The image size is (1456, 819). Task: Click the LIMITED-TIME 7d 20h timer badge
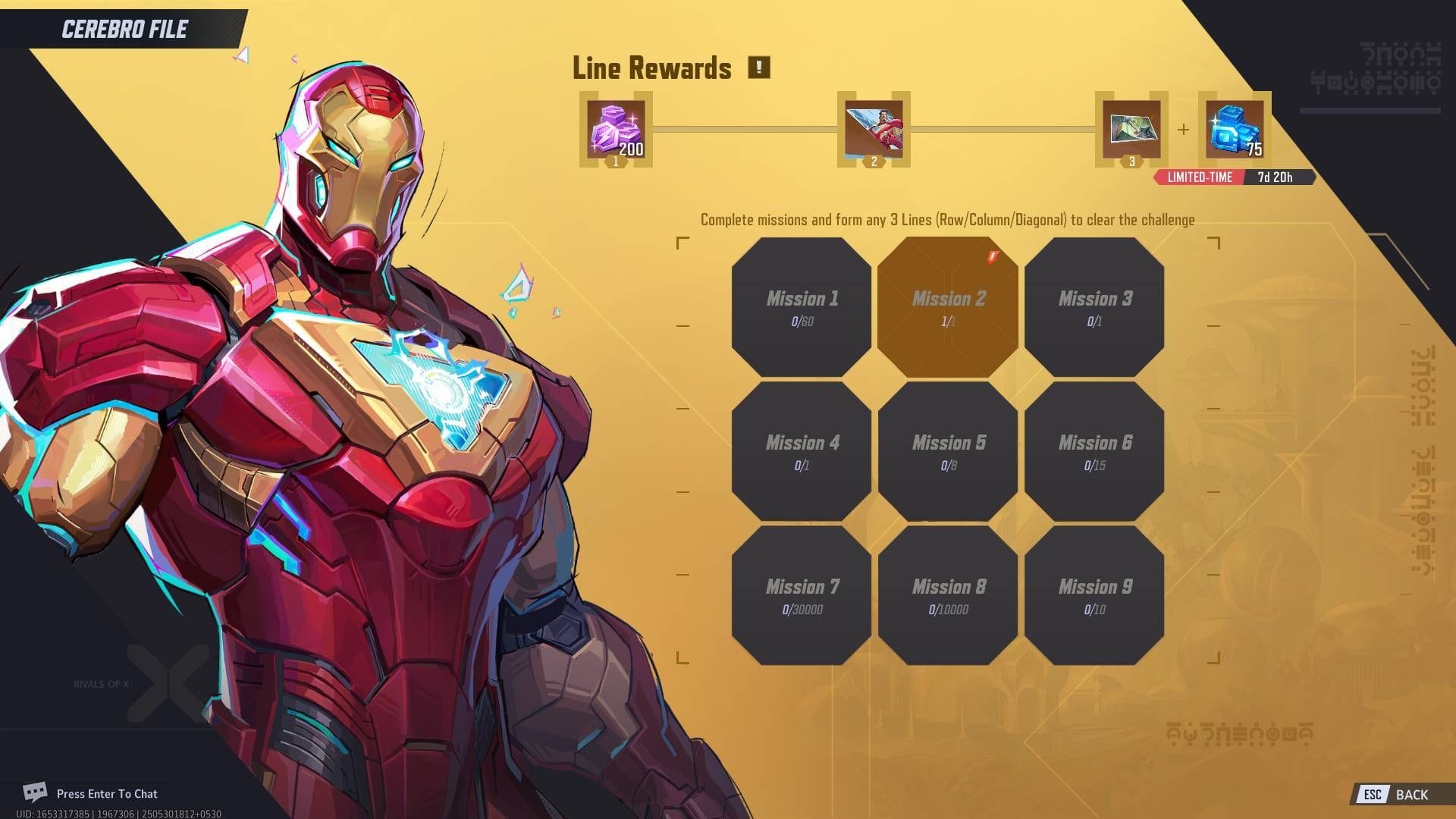[1234, 177]
